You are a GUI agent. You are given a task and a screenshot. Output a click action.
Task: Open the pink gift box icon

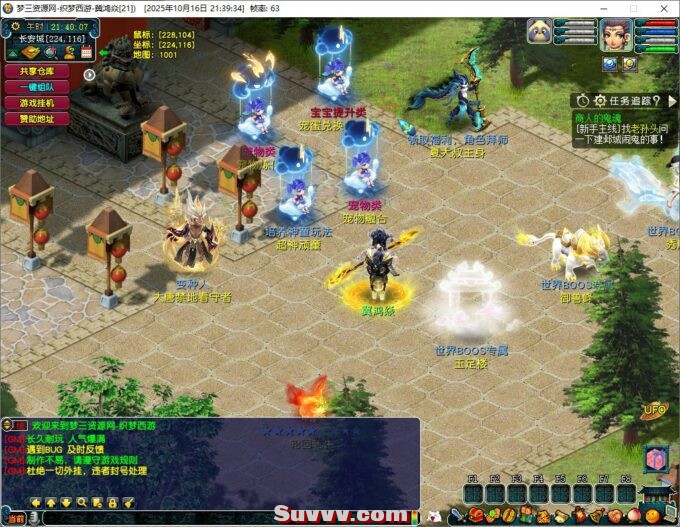pos(655,457)
